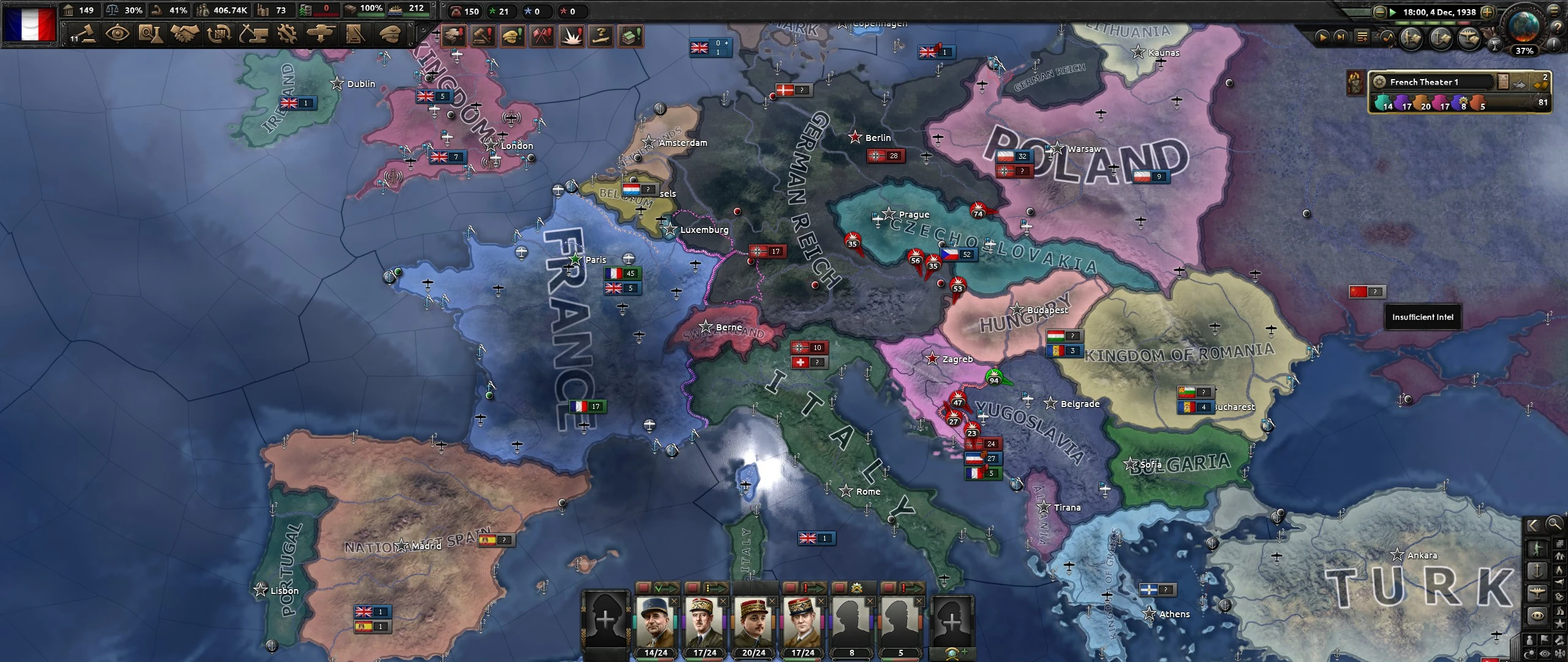1568x662 pixels.
Task: Open the Trade exchange icon
Action: click(x=219, y=35)
